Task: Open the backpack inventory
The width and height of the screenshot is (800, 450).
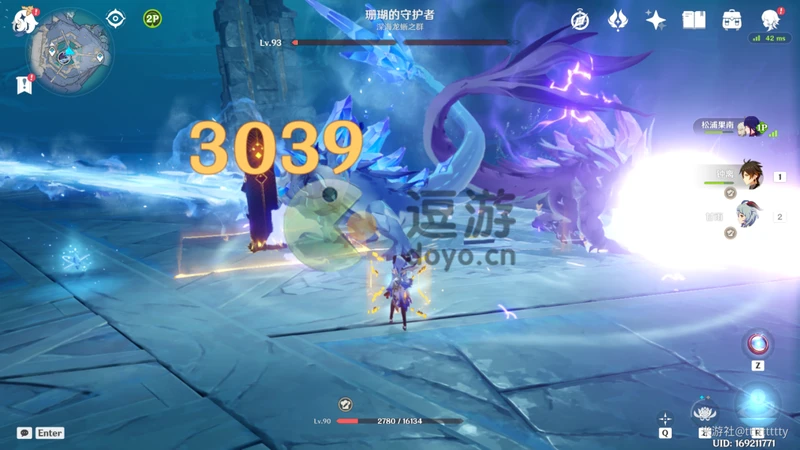Action: click(731, 20)
